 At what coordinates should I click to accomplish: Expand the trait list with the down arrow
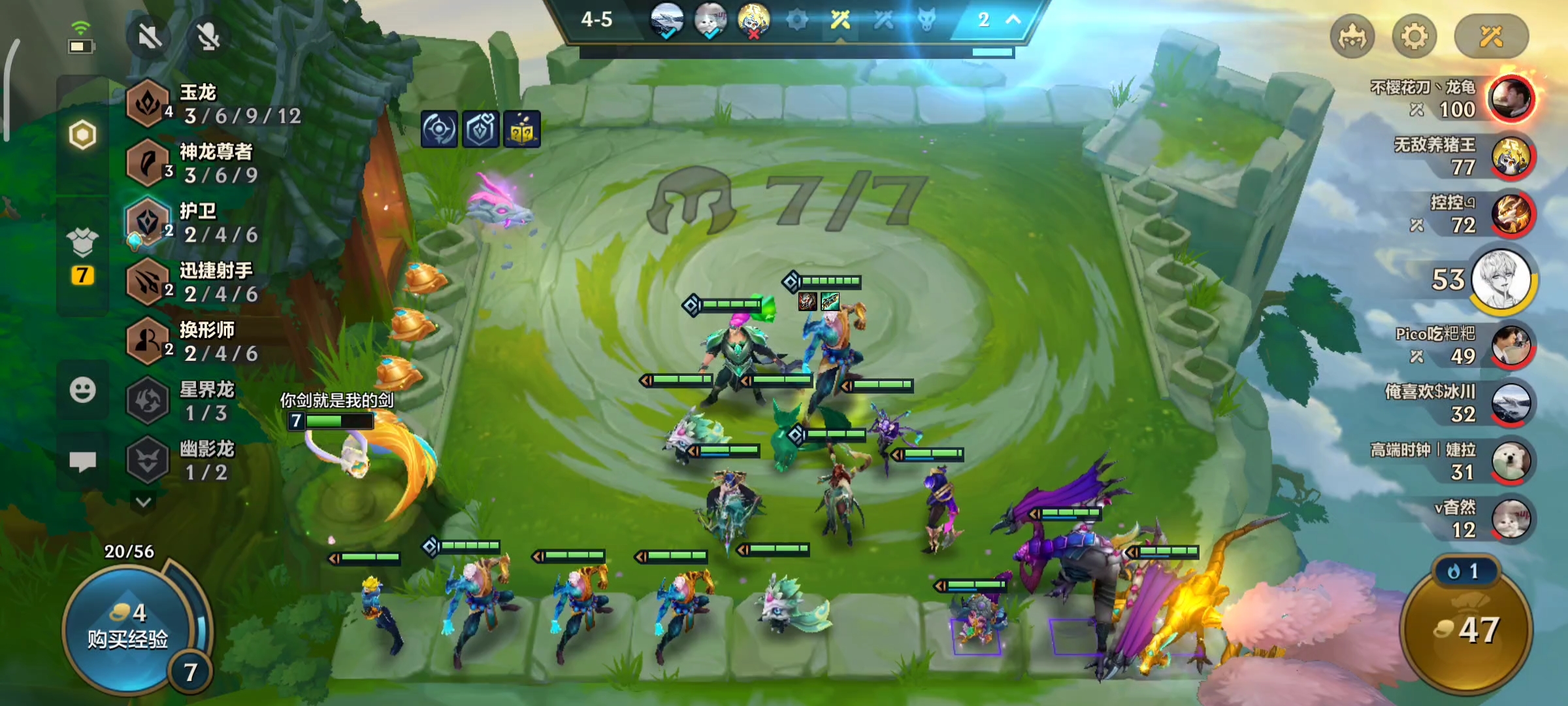point(144,502)
